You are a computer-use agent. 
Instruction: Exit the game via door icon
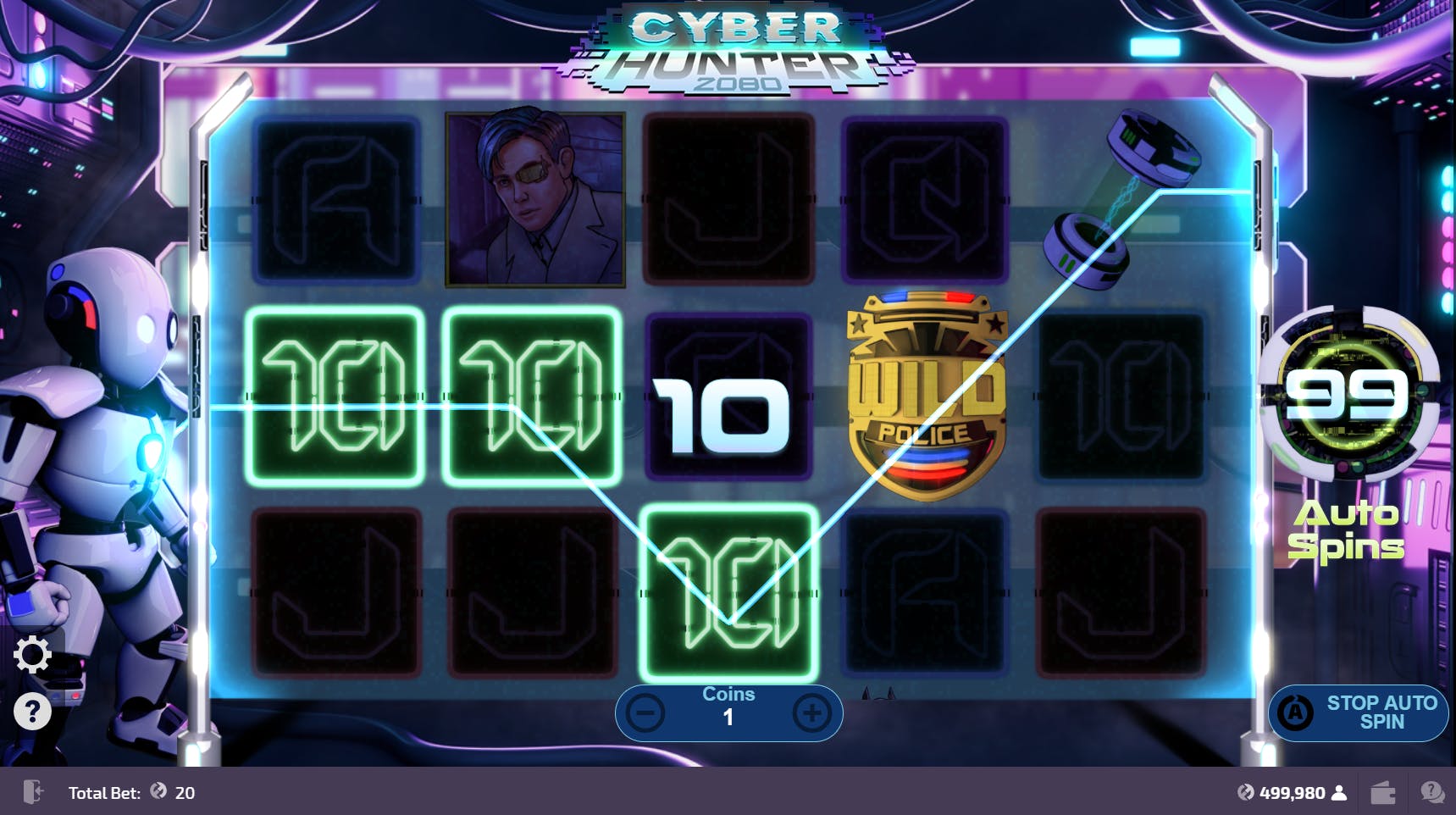pos(33,792)
